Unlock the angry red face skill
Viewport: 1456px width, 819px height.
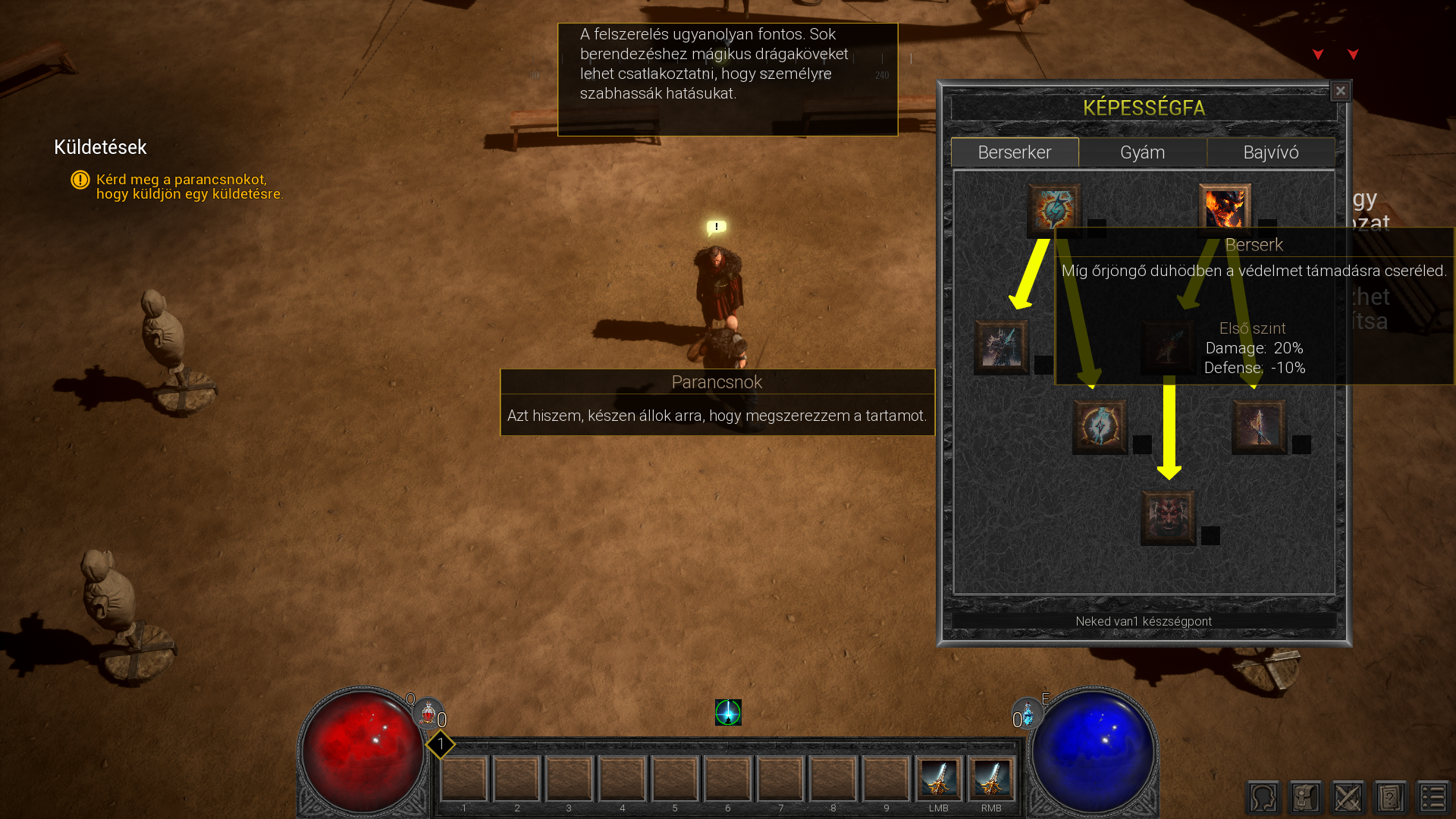pos(1168,518)
